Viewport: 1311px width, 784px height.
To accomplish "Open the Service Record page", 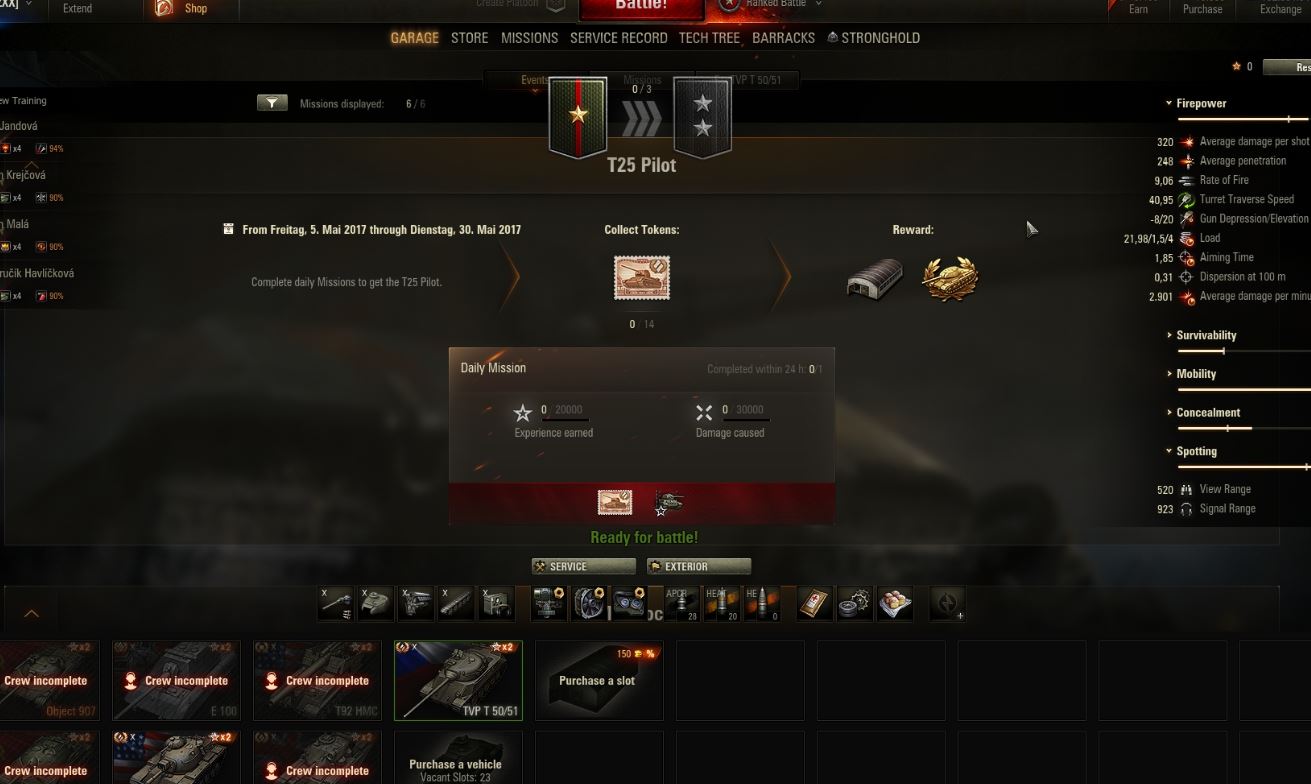I will (x=618, y=38).
